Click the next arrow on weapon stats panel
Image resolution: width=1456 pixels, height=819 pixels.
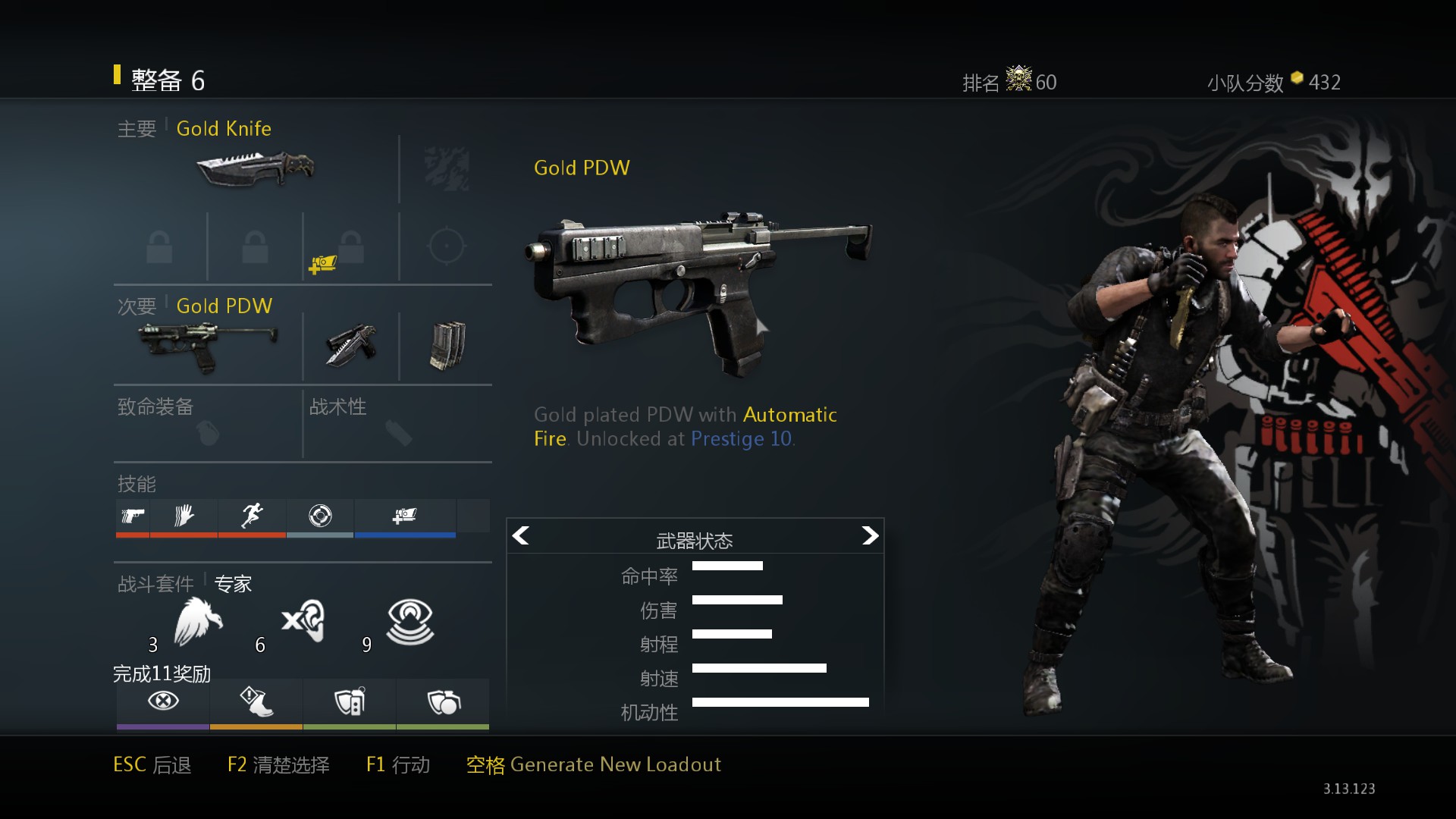point(870,536)
